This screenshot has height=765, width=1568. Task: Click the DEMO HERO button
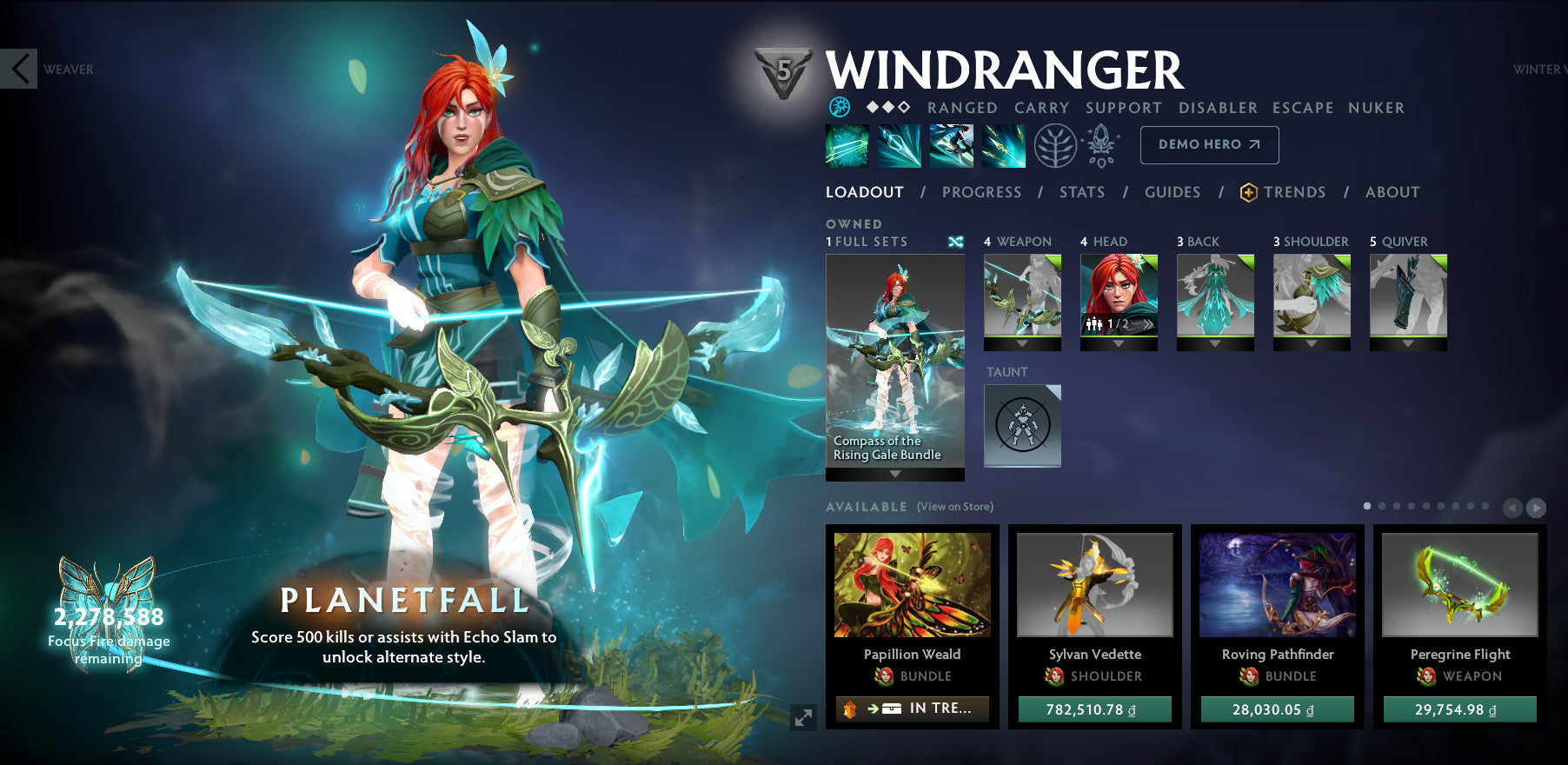pyautogui.click(x=1208, y=145)
